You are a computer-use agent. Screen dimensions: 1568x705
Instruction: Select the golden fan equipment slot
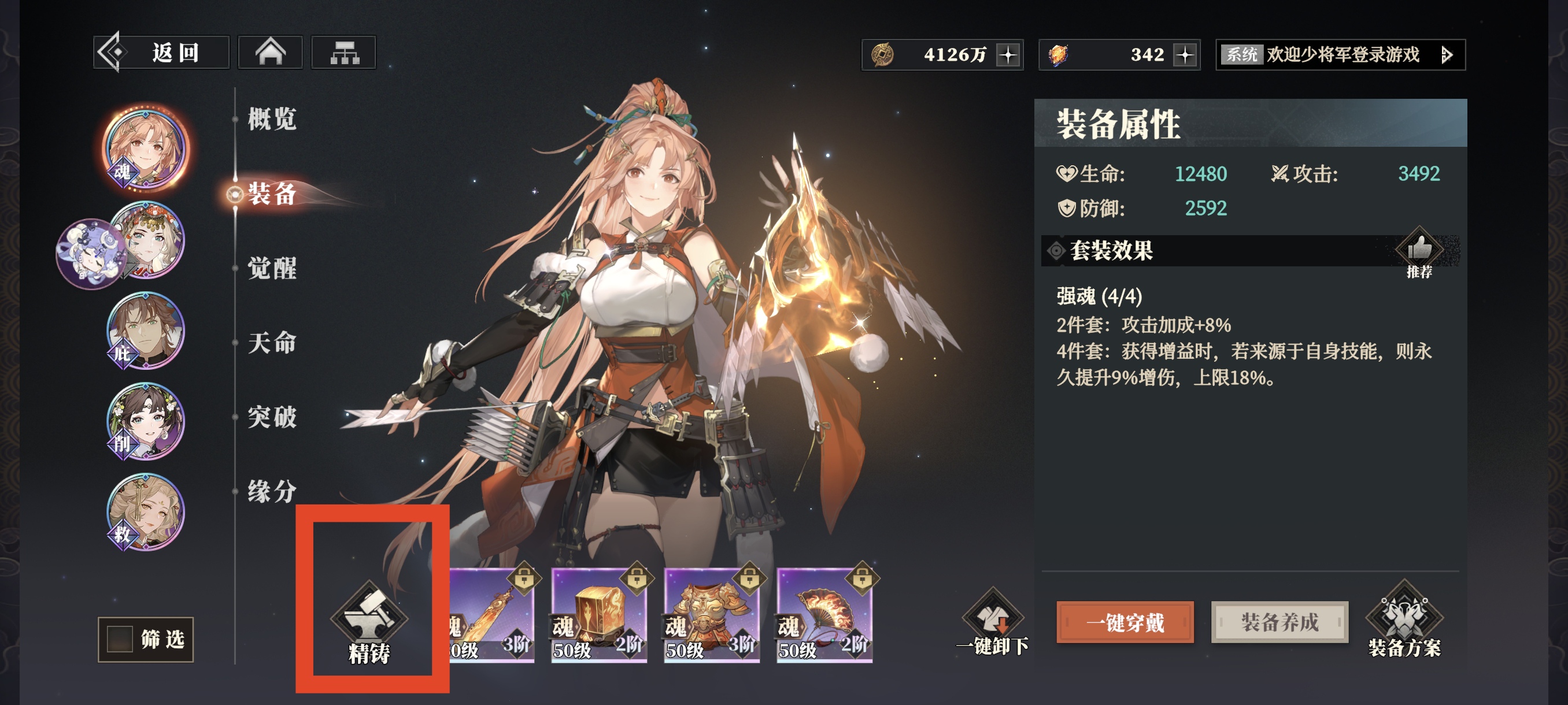[824, 614]
